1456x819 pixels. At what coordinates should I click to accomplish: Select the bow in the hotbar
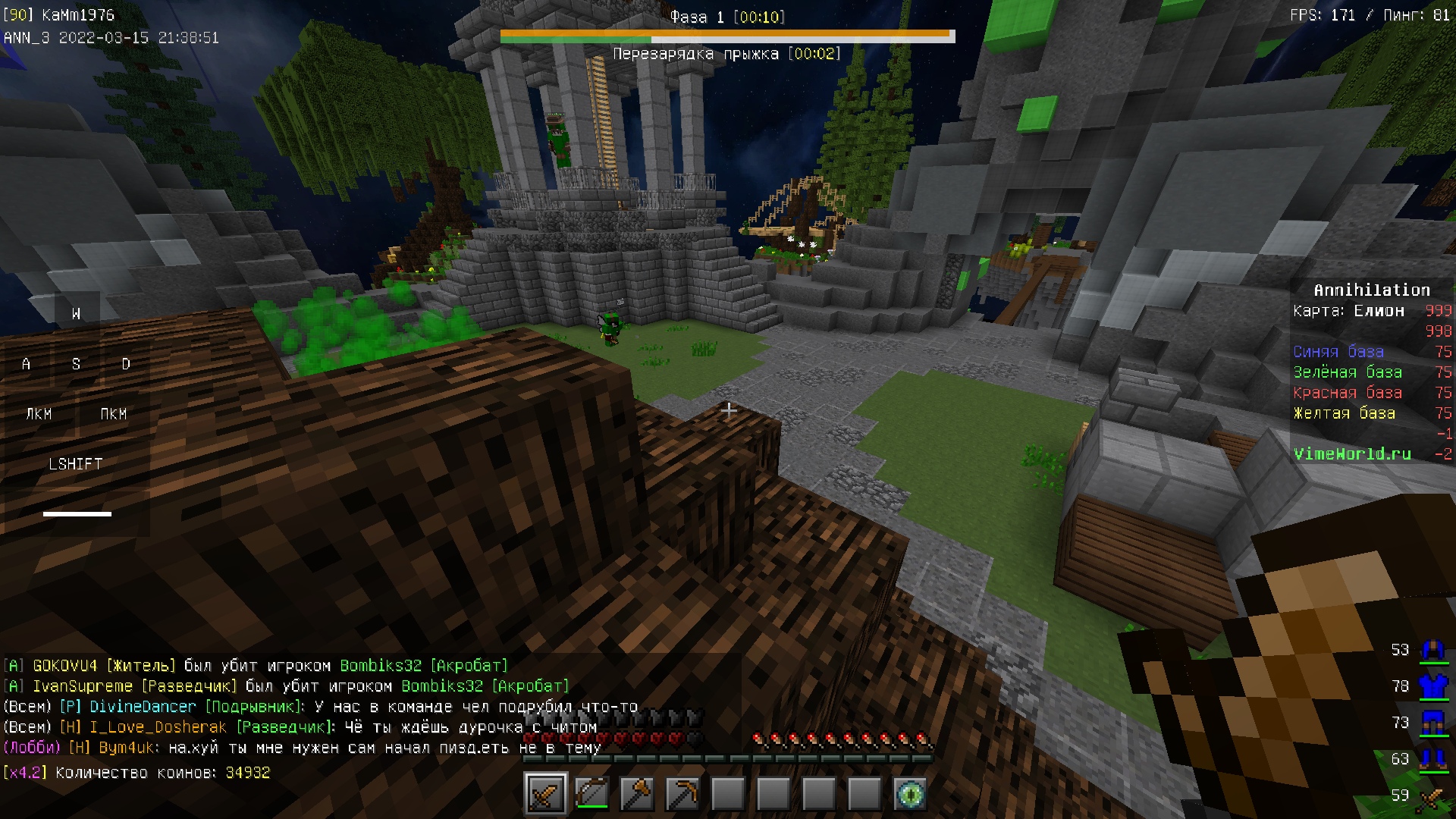point(591,794)
